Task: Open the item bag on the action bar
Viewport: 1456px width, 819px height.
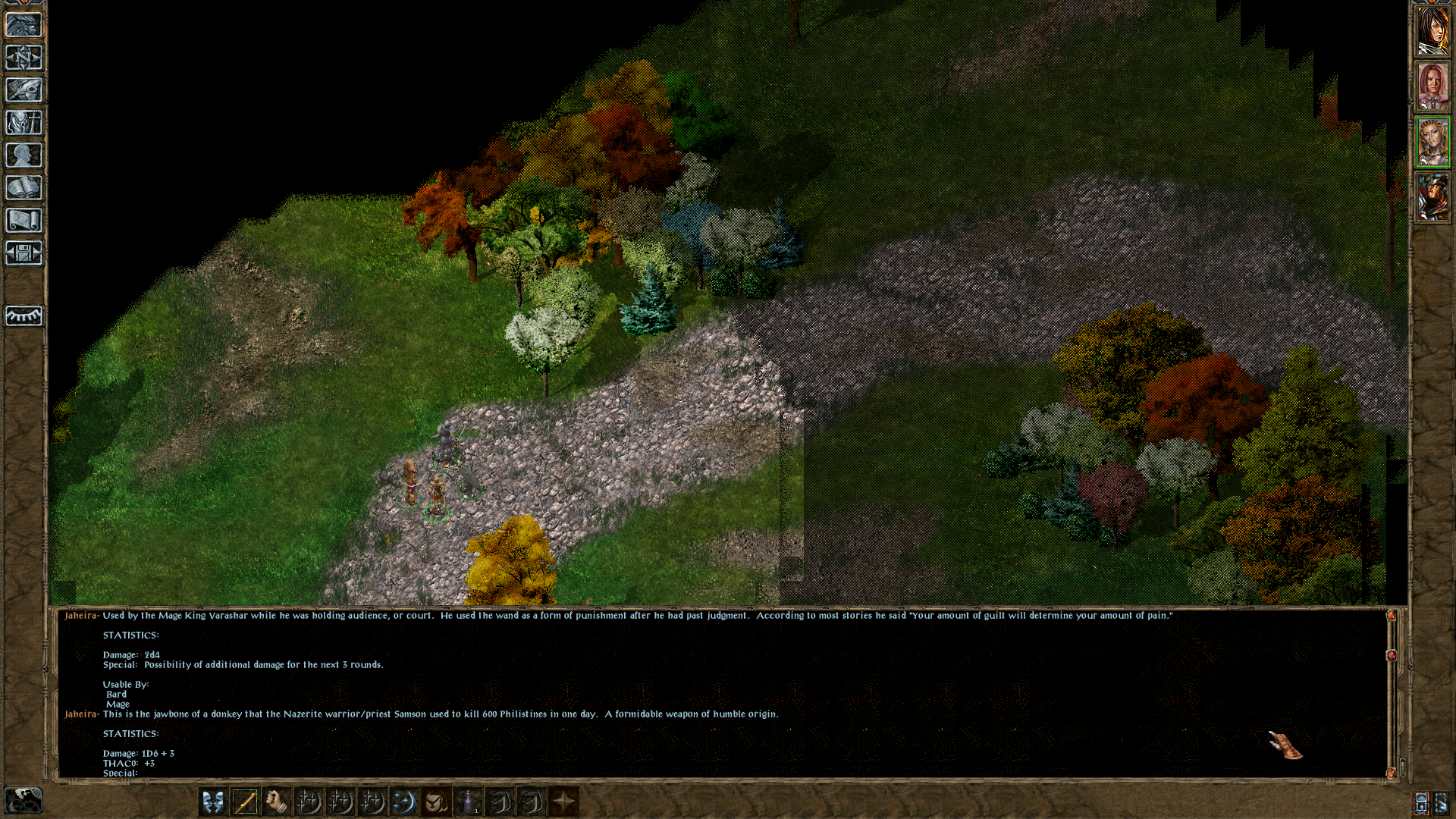Action: coord(435,802)
